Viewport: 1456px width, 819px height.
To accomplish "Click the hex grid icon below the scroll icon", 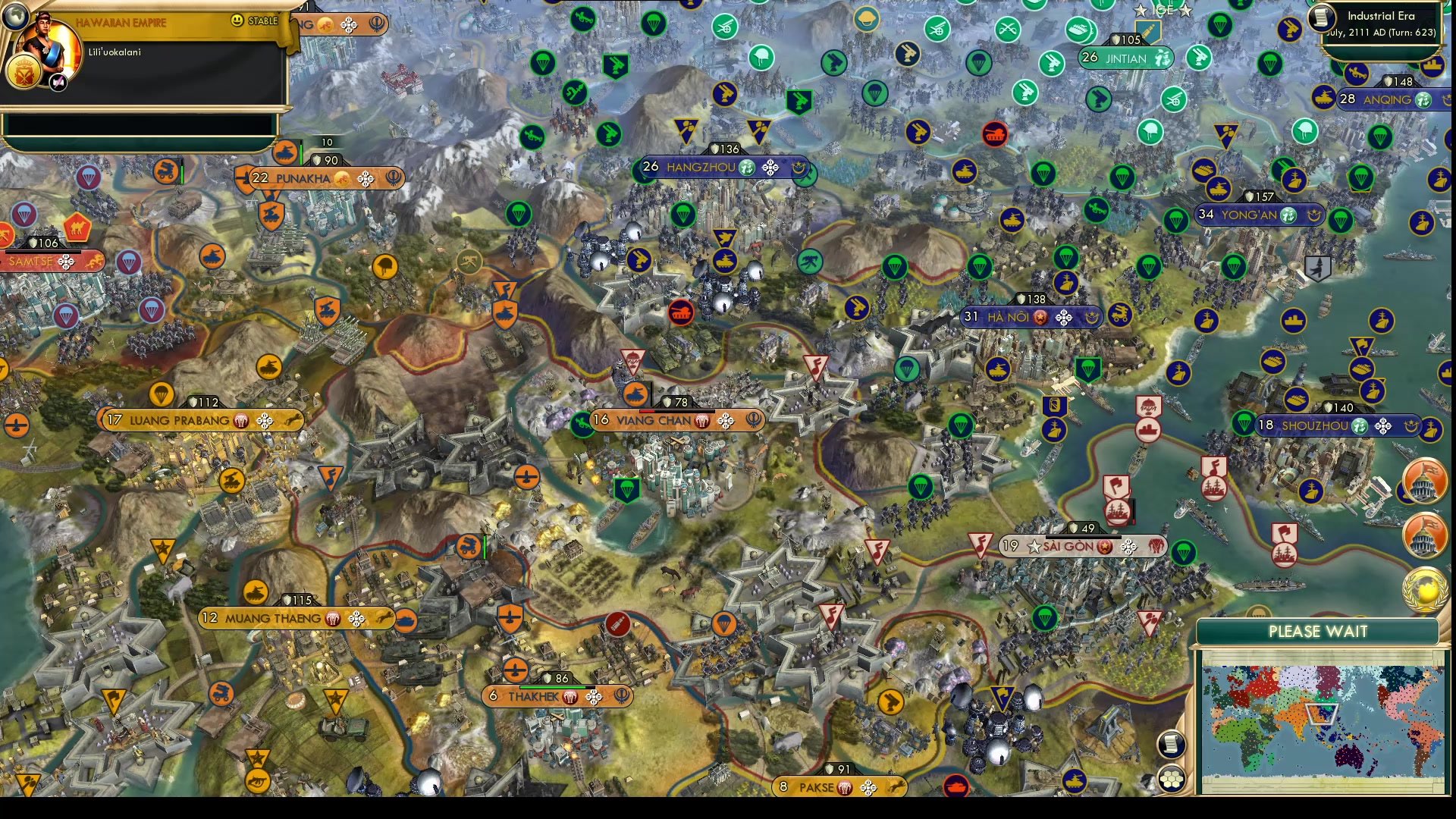I will tap(1172, 779).
